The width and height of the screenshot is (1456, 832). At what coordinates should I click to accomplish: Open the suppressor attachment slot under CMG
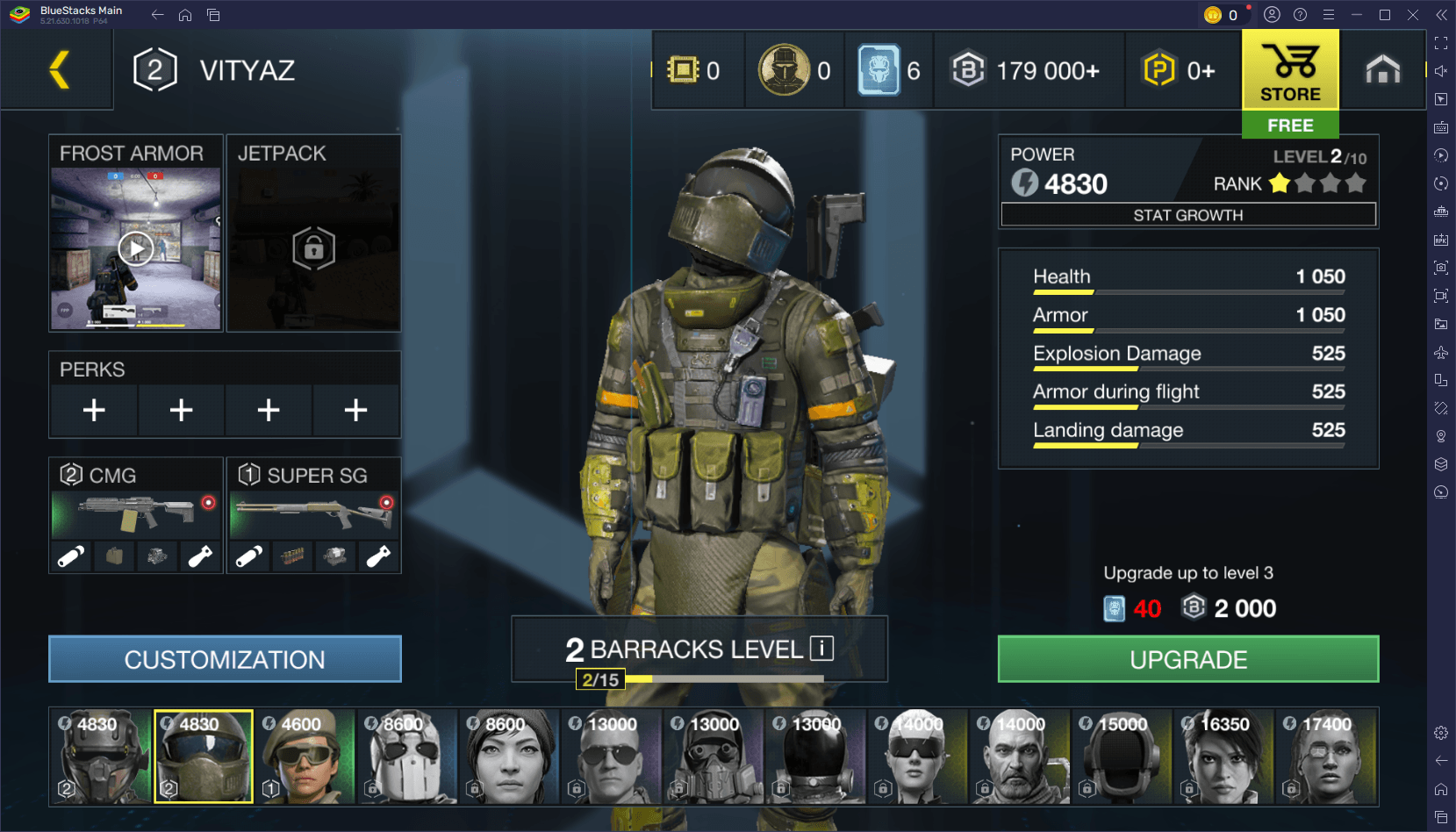(x=69, y=556)
